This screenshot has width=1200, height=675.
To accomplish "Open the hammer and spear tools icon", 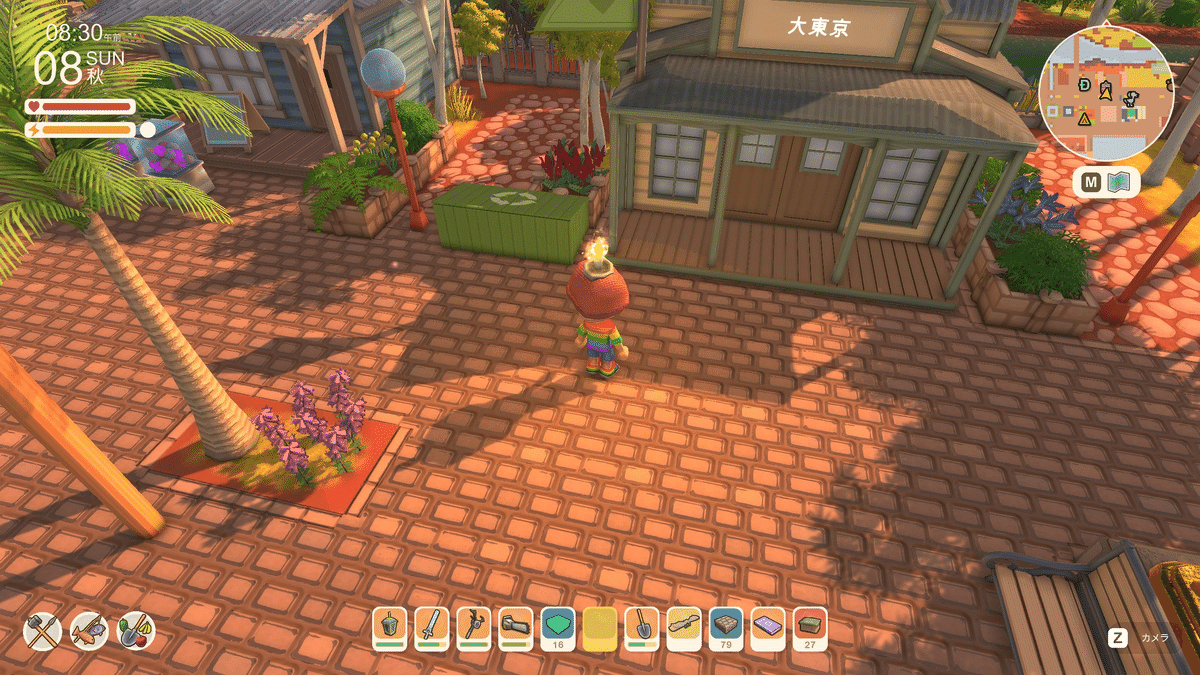I will (43, 630).
